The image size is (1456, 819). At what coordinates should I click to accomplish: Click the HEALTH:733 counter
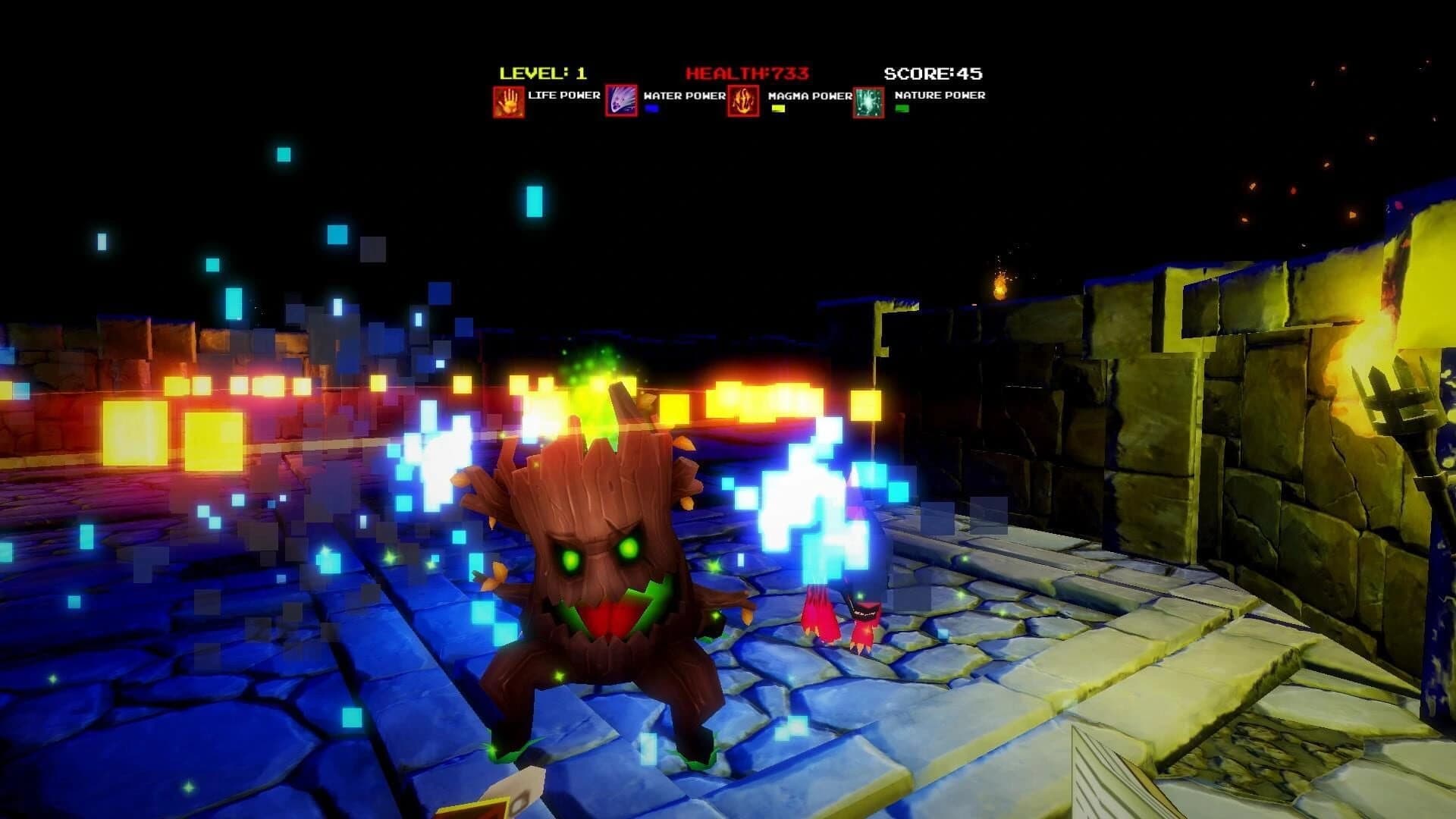pyautogui.click(x=747, y=73)
